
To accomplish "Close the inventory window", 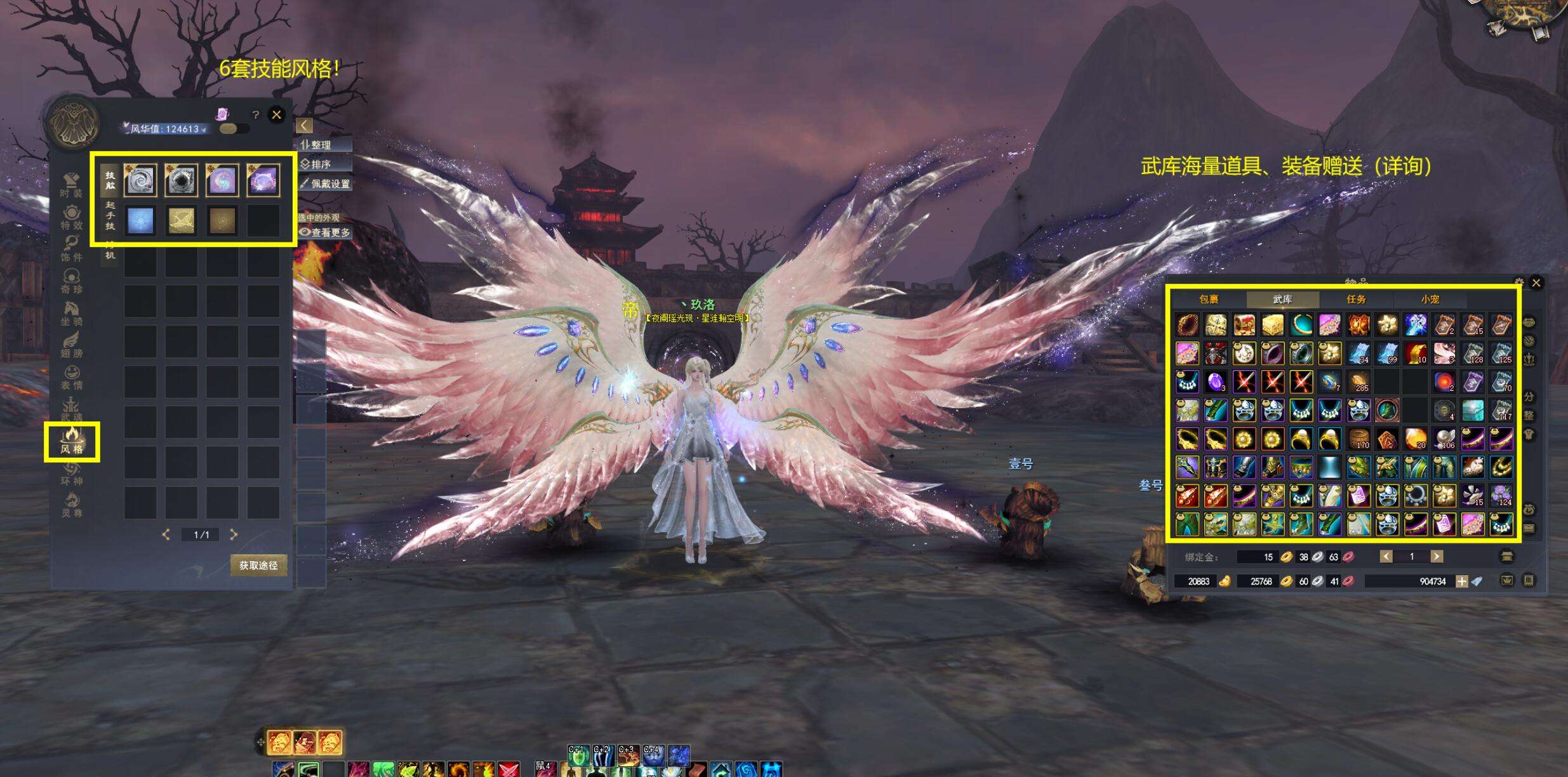I will point(1536,283).
